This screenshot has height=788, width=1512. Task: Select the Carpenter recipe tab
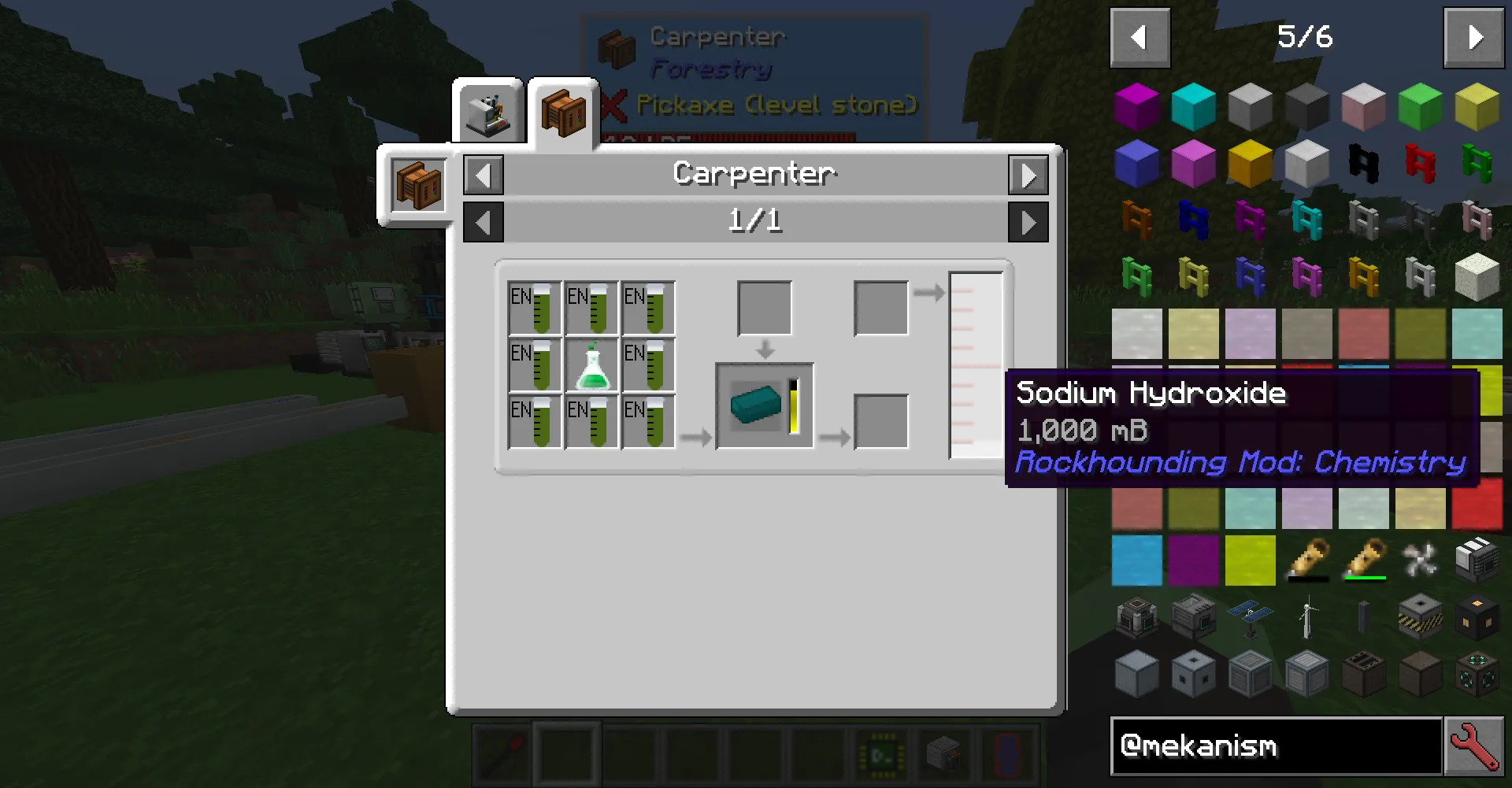point(562,110)
